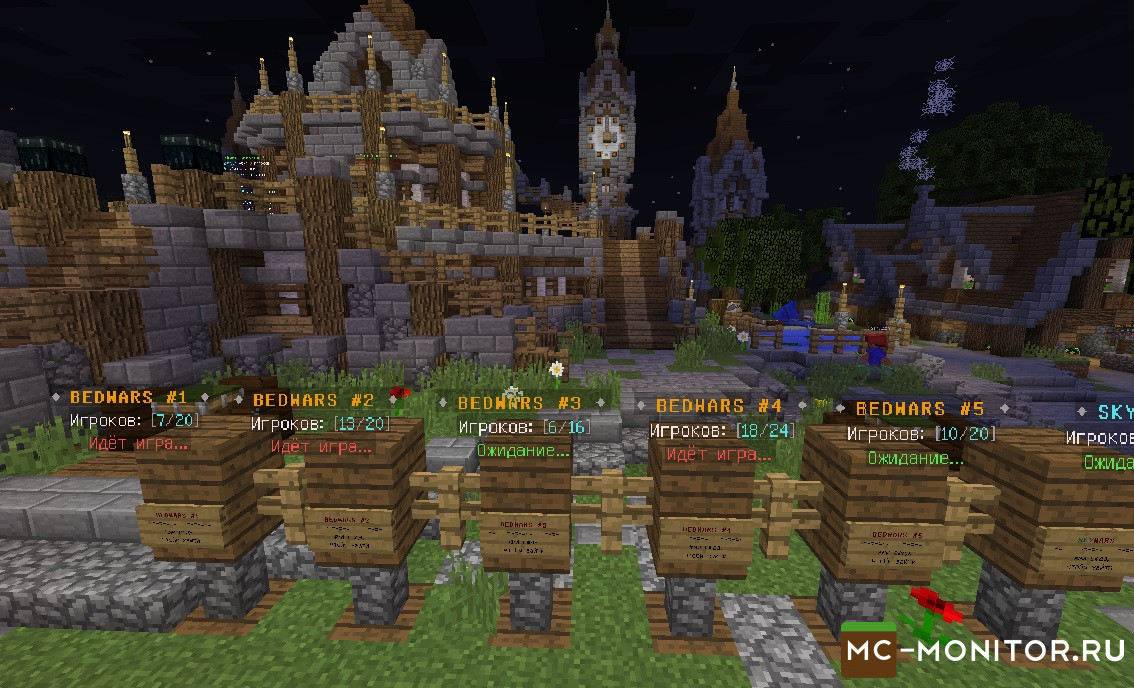Join the waiting BEDWARS #3 arena
1134x688 pixels.
pyautogui.click(x=520, y=403)
